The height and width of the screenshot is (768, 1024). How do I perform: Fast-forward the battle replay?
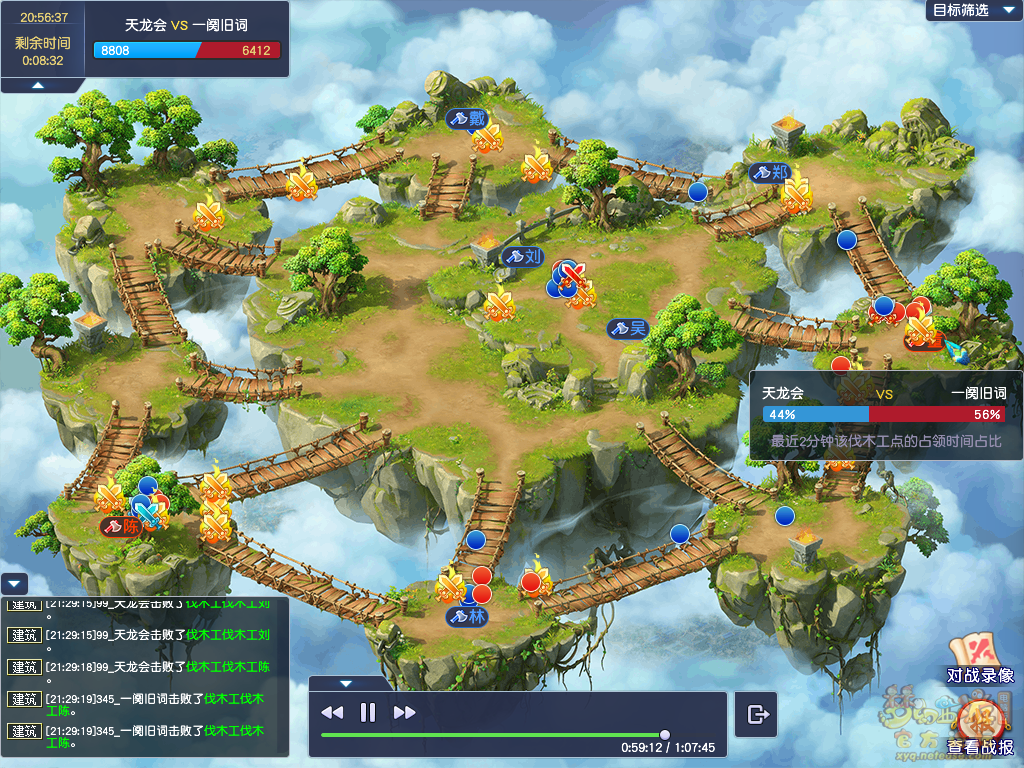pos(404,712)
